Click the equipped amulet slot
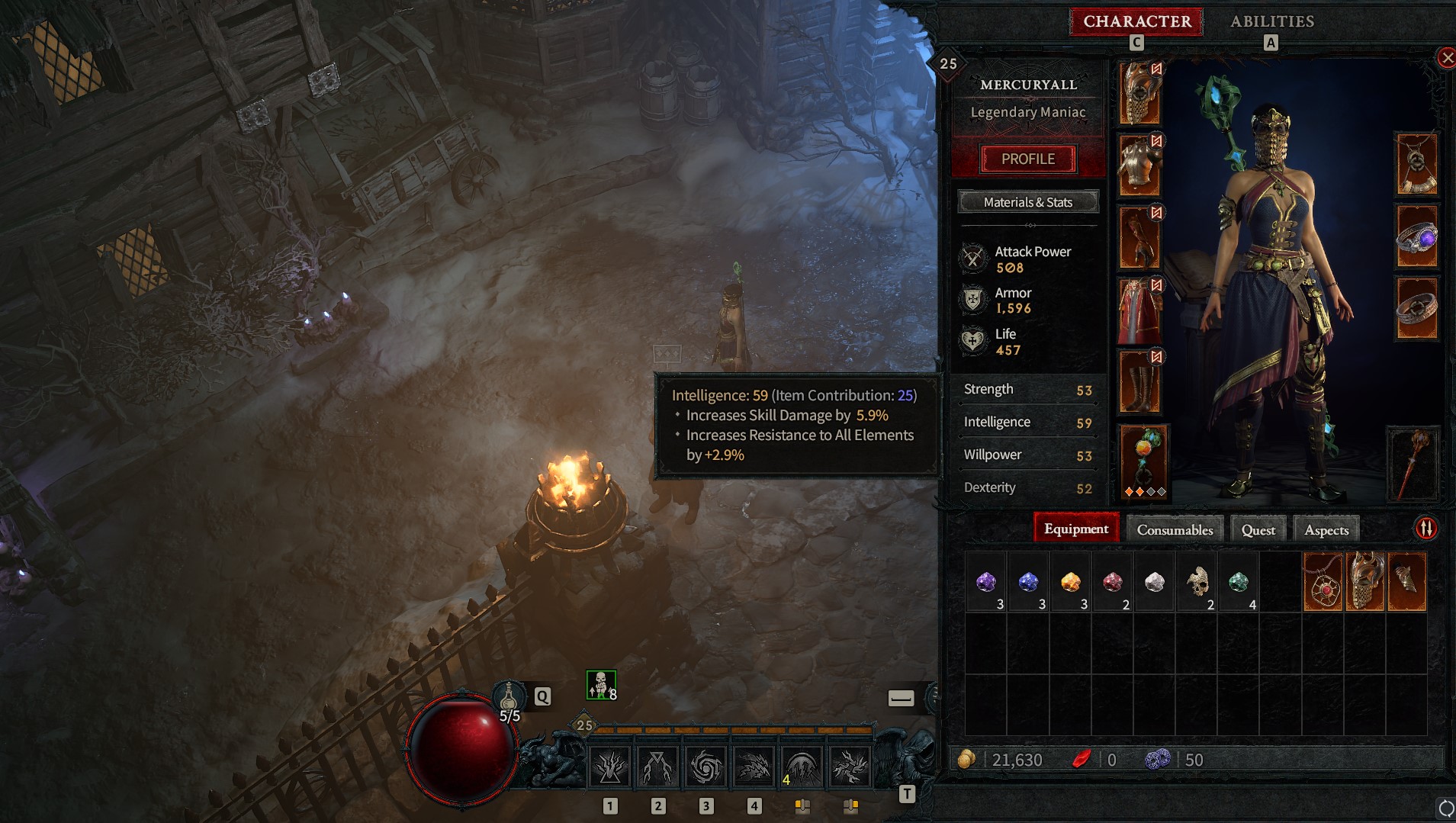 click(1417, 162)
